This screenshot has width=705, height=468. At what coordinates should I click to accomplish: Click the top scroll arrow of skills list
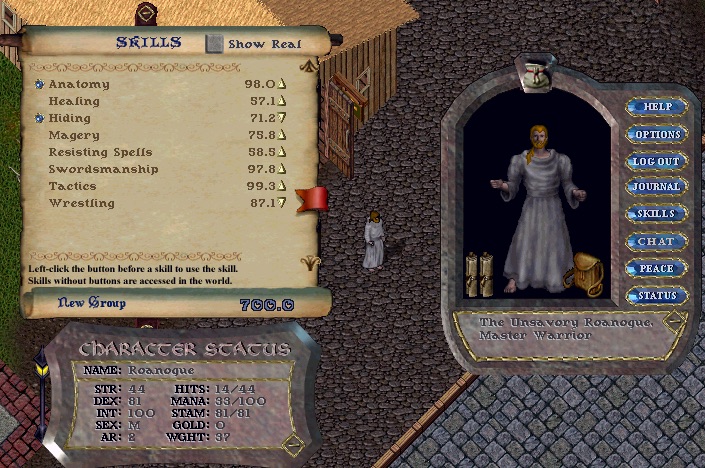309,66
